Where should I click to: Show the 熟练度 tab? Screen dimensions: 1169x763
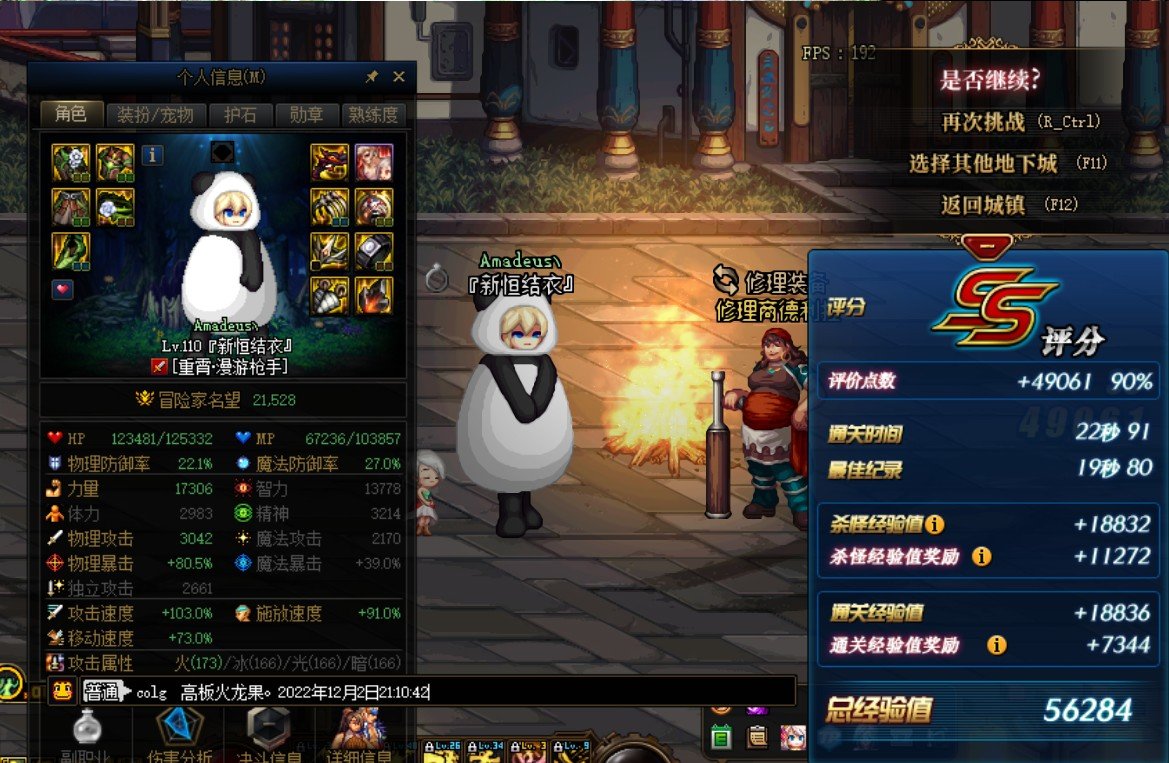(x=371, y=115)
